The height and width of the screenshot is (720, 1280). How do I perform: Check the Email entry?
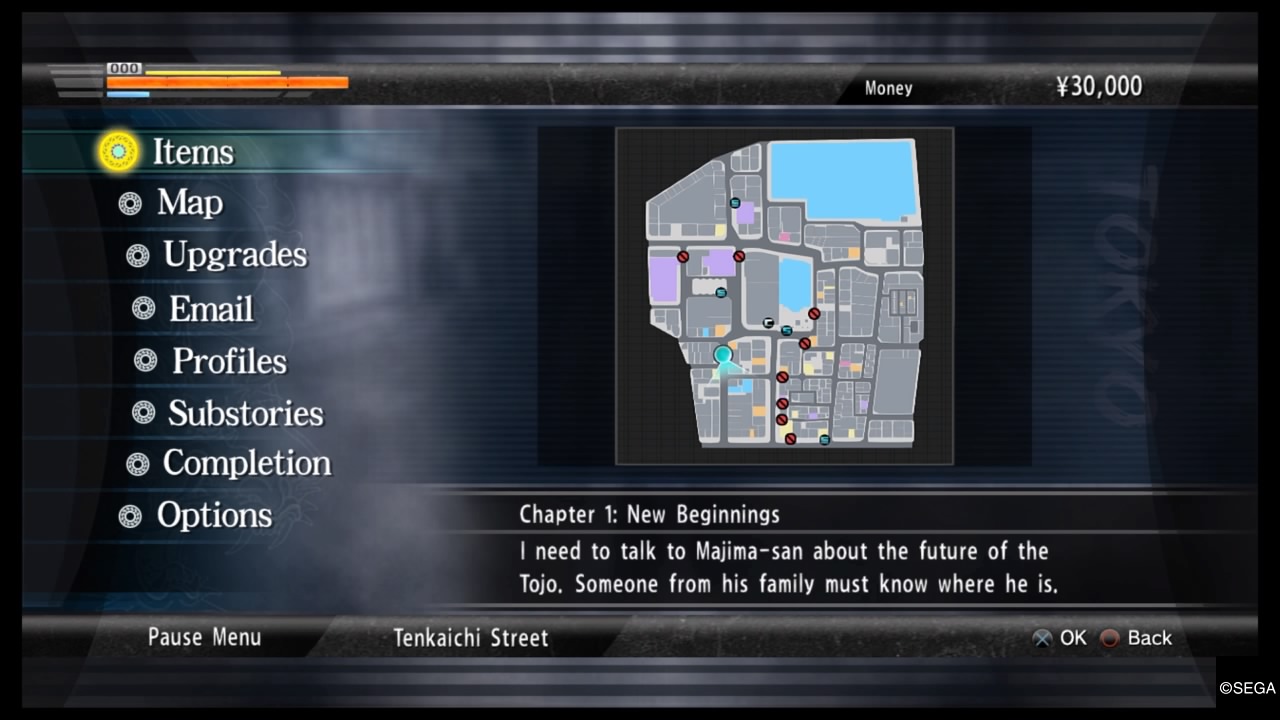(x=210, y=309)
